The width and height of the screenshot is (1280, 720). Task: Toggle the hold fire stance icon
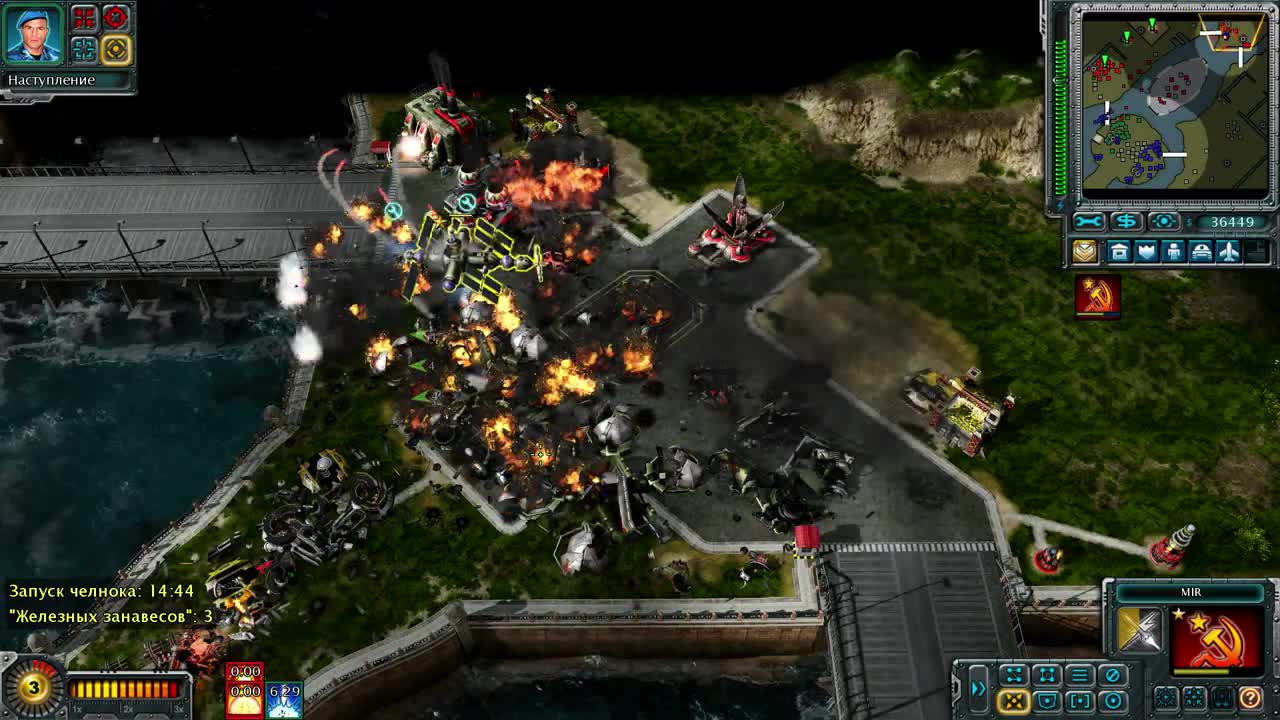coord(1112,674)
